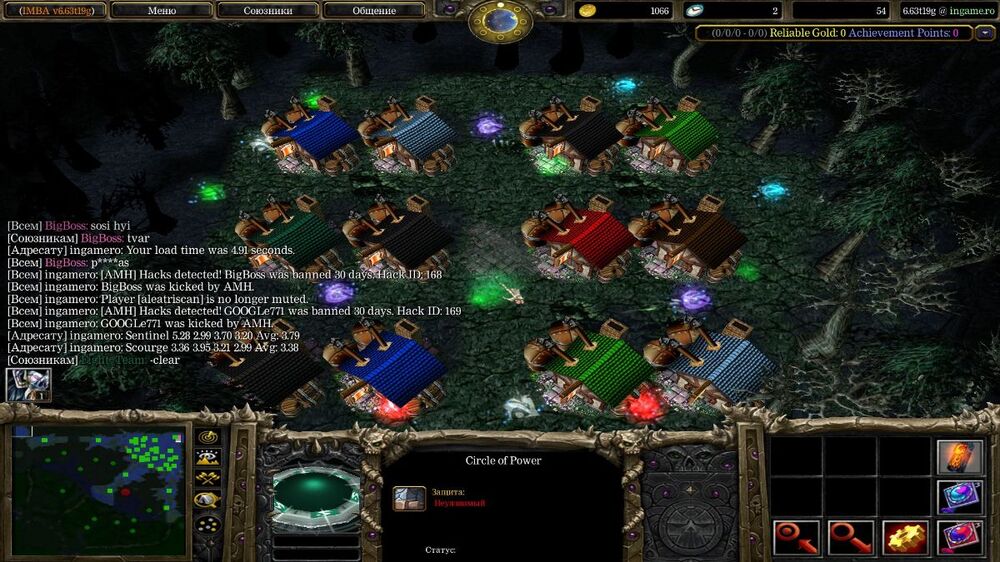Image resolution: width=1000 pixels, height=562 pixels.
Task: Open the Общение chat log button
Action: coord(373,11)
